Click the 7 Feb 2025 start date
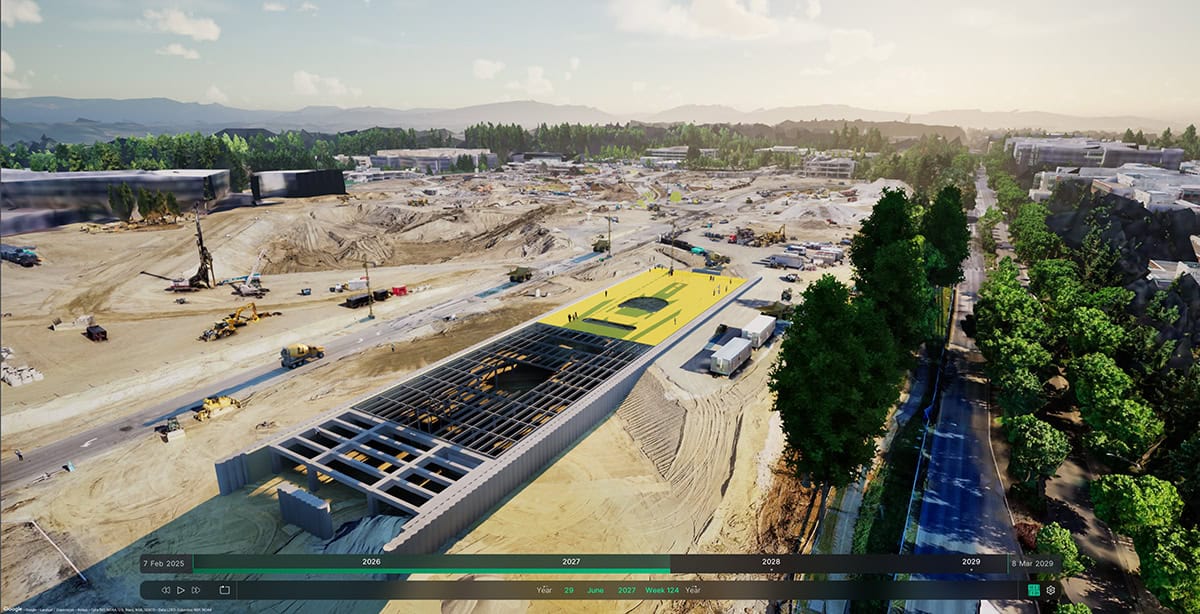The height and width of the screenshot is (614, 1200). (165, 562)
